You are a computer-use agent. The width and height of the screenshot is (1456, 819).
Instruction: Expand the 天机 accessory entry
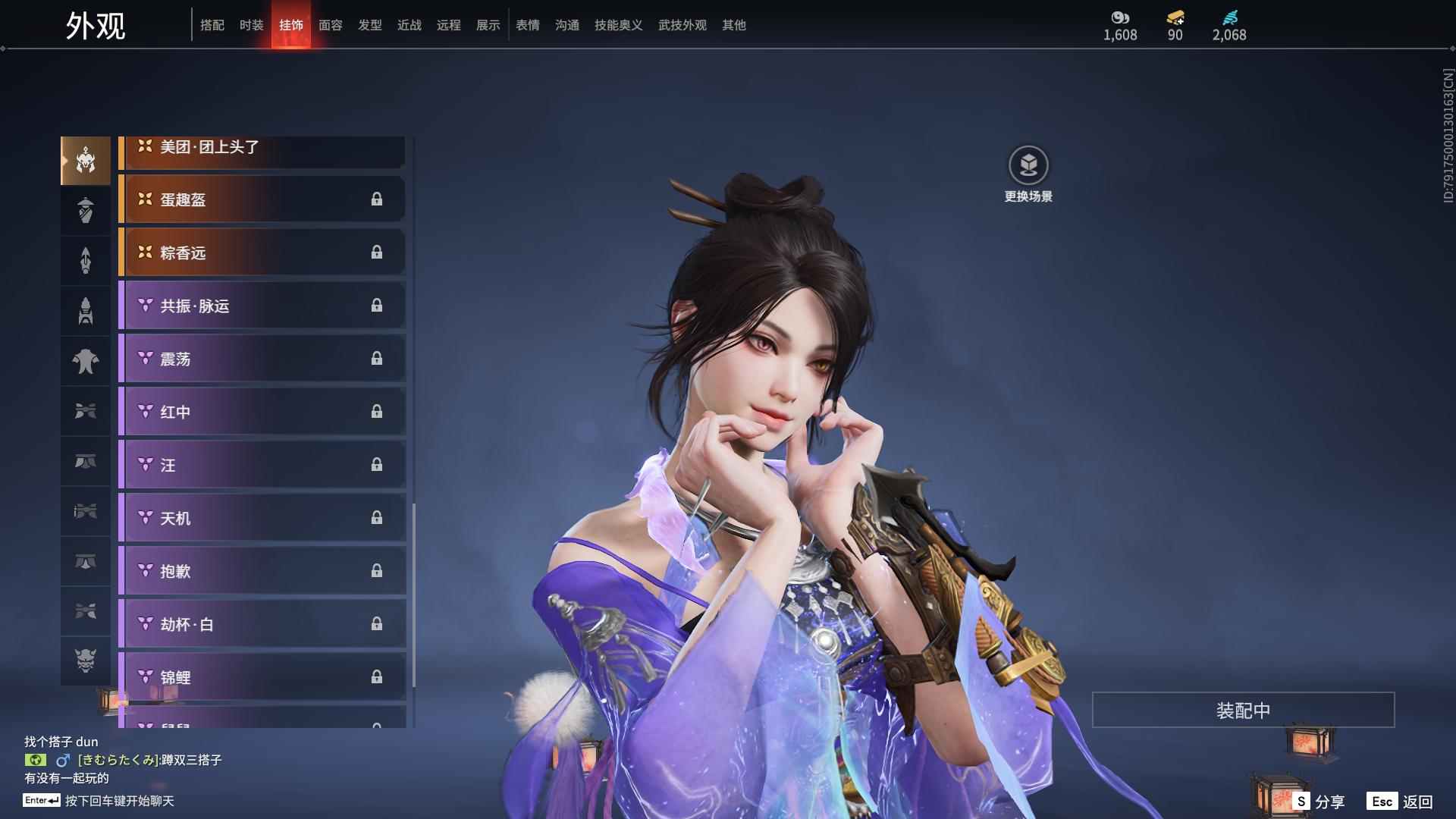coord(262,518)
